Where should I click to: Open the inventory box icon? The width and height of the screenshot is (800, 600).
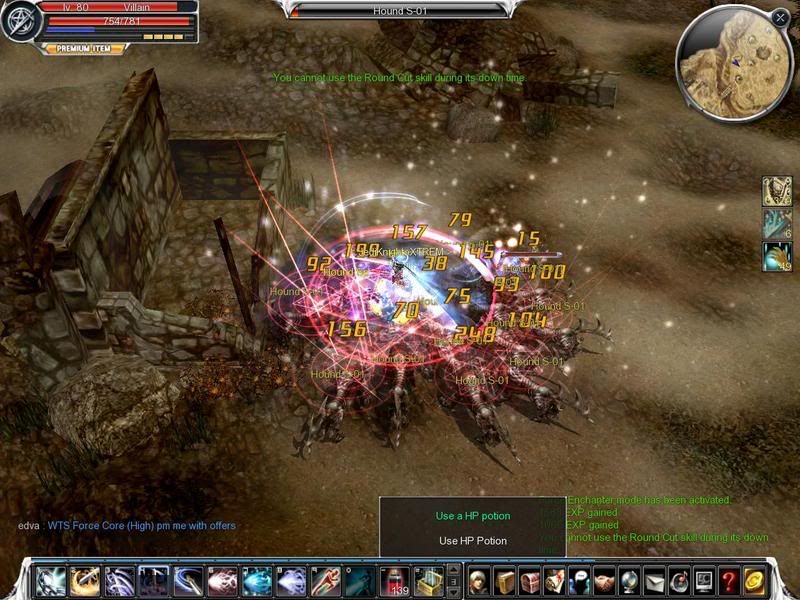click(504, 580)
